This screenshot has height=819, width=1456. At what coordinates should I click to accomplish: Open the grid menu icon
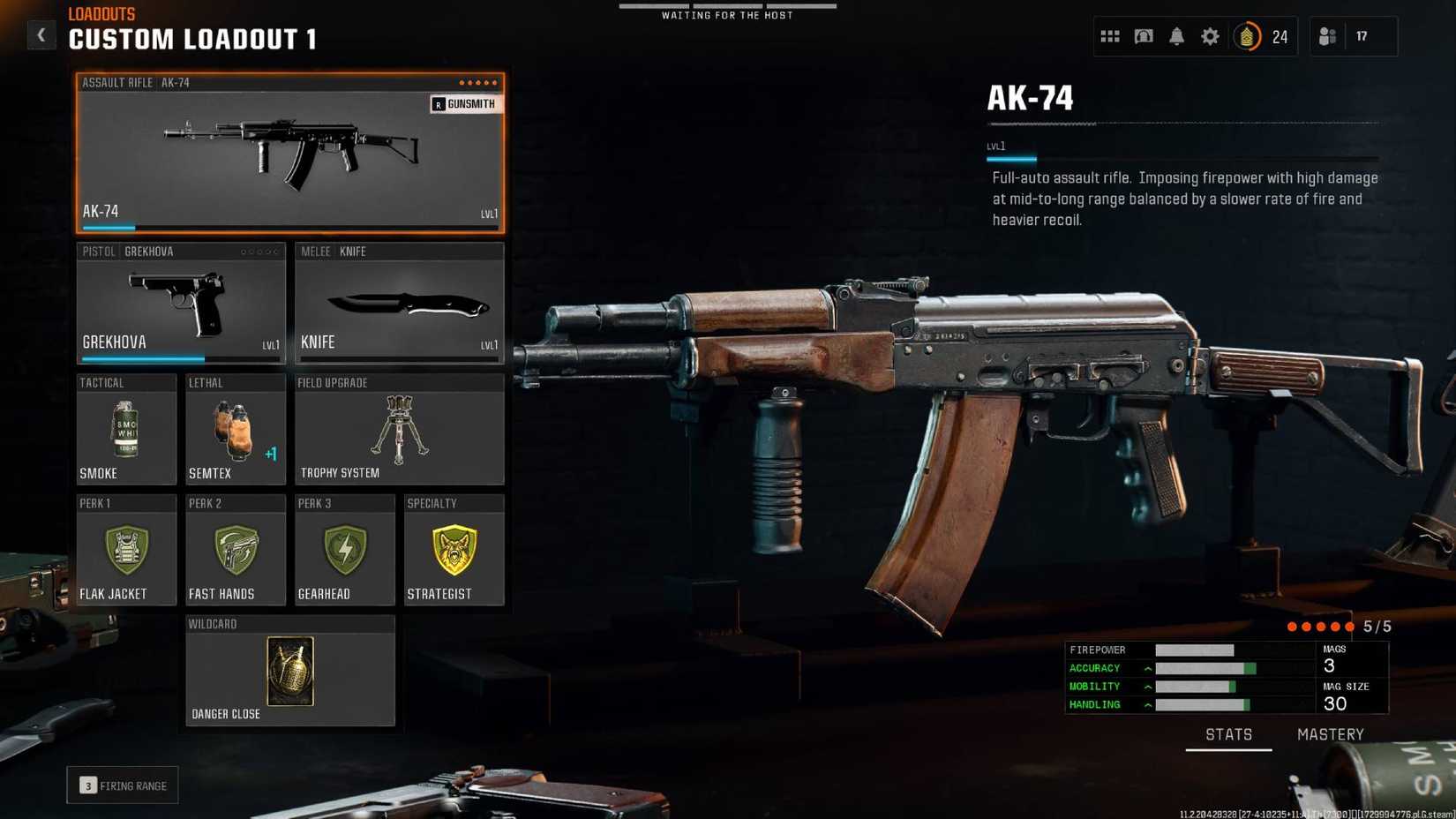point(1110,36)
